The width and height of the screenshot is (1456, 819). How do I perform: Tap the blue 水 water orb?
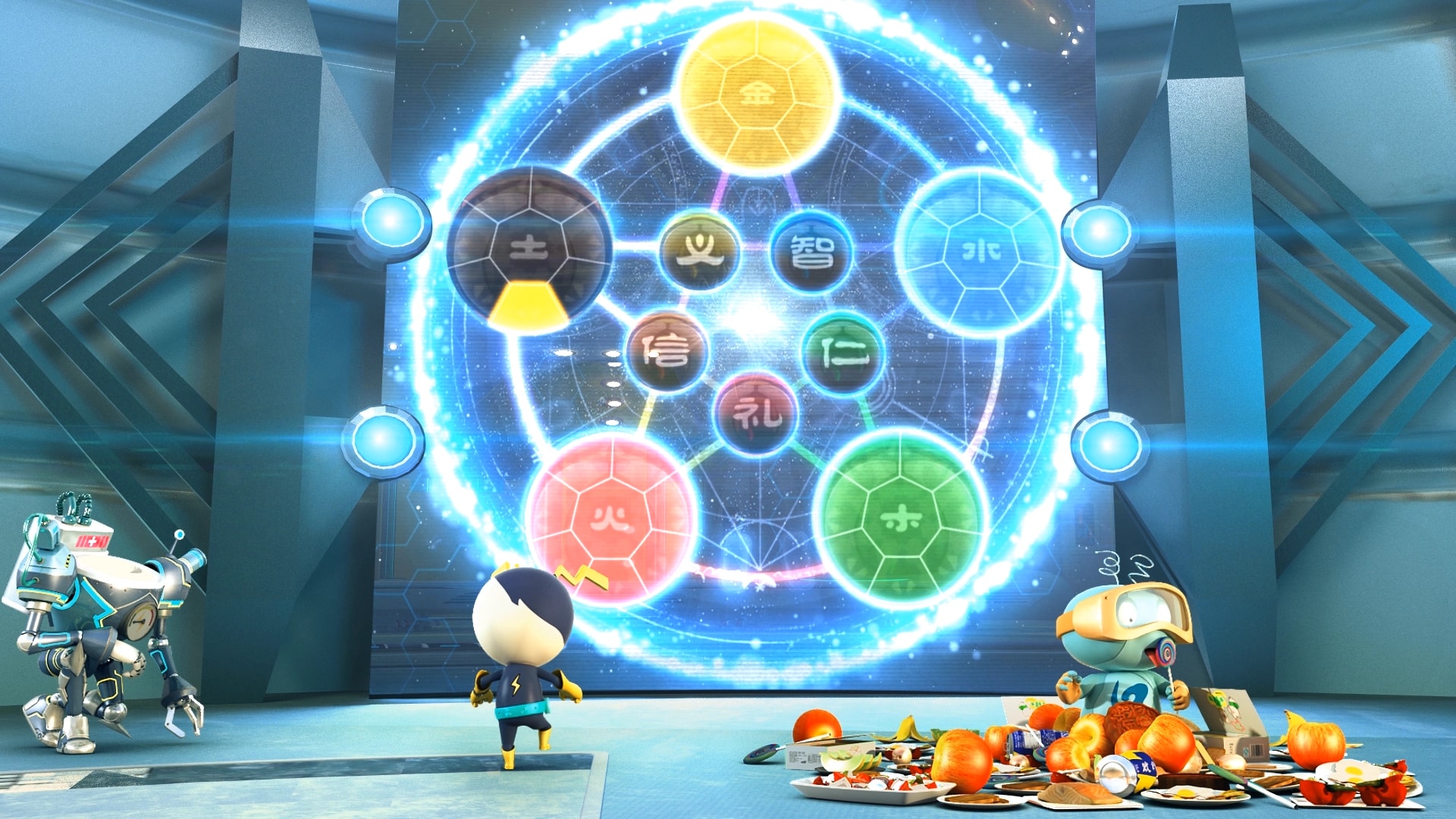point(979,251)
